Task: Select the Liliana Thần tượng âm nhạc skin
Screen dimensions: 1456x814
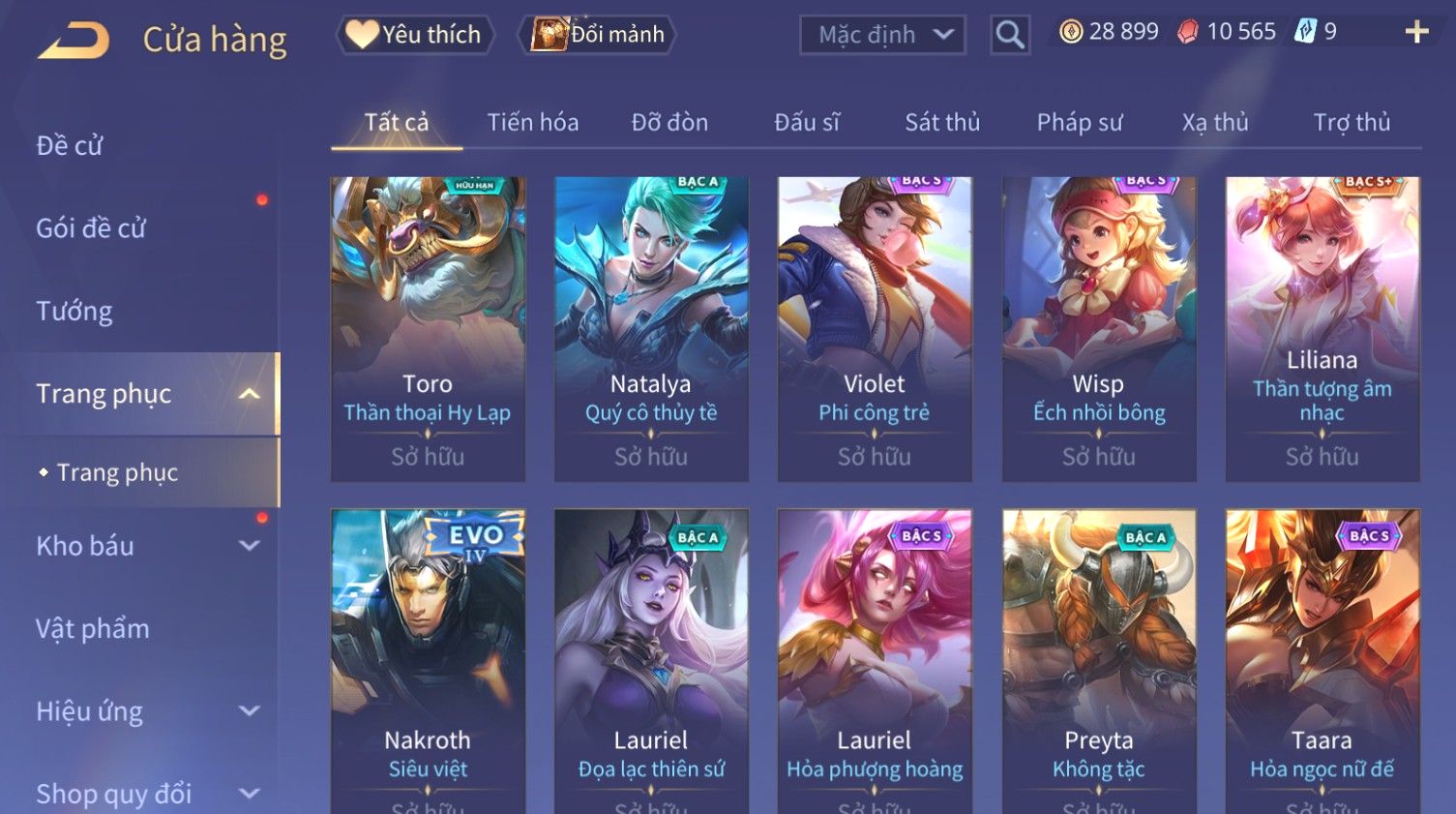Action: tap(1322, 329)
